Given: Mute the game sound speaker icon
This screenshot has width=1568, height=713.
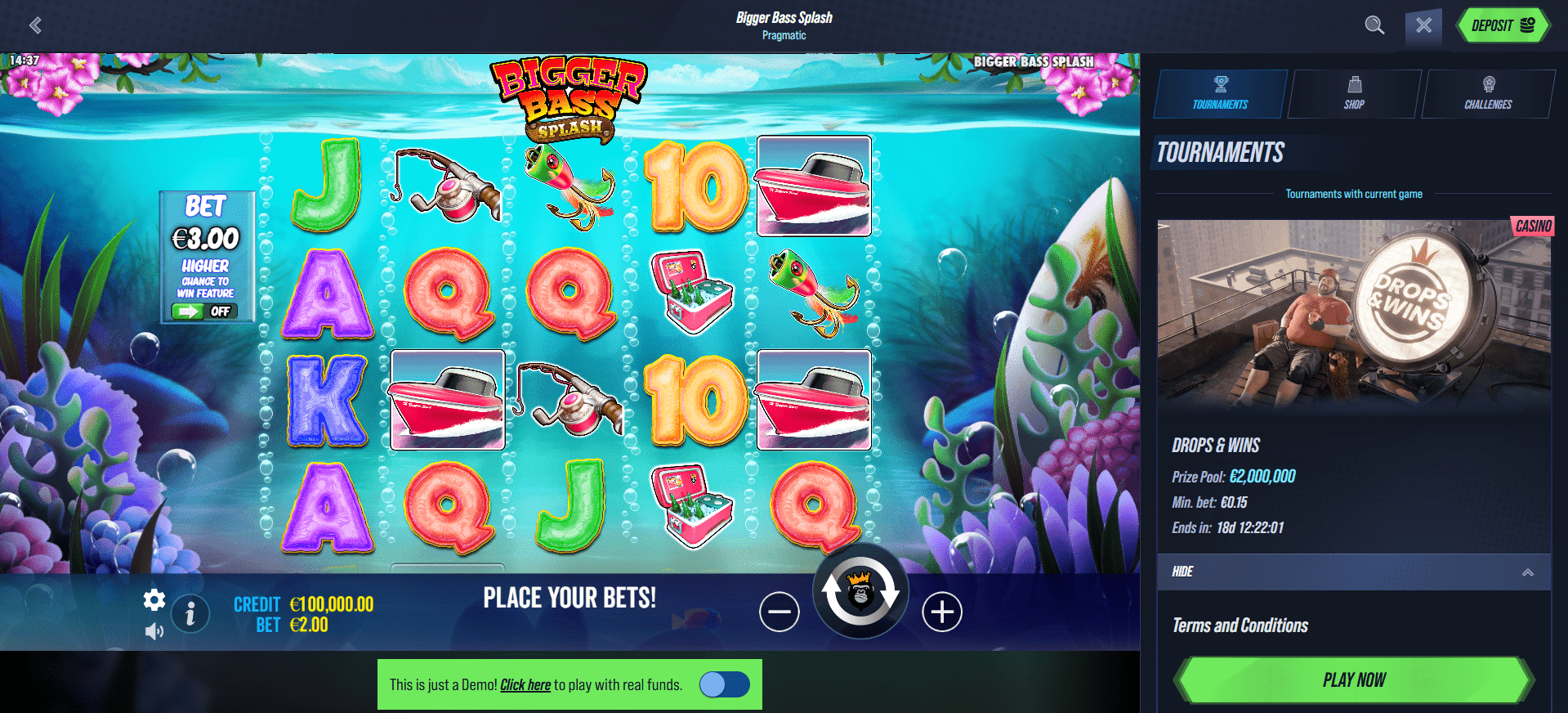Looking at the screenshot, I should [x=154, y=631].
